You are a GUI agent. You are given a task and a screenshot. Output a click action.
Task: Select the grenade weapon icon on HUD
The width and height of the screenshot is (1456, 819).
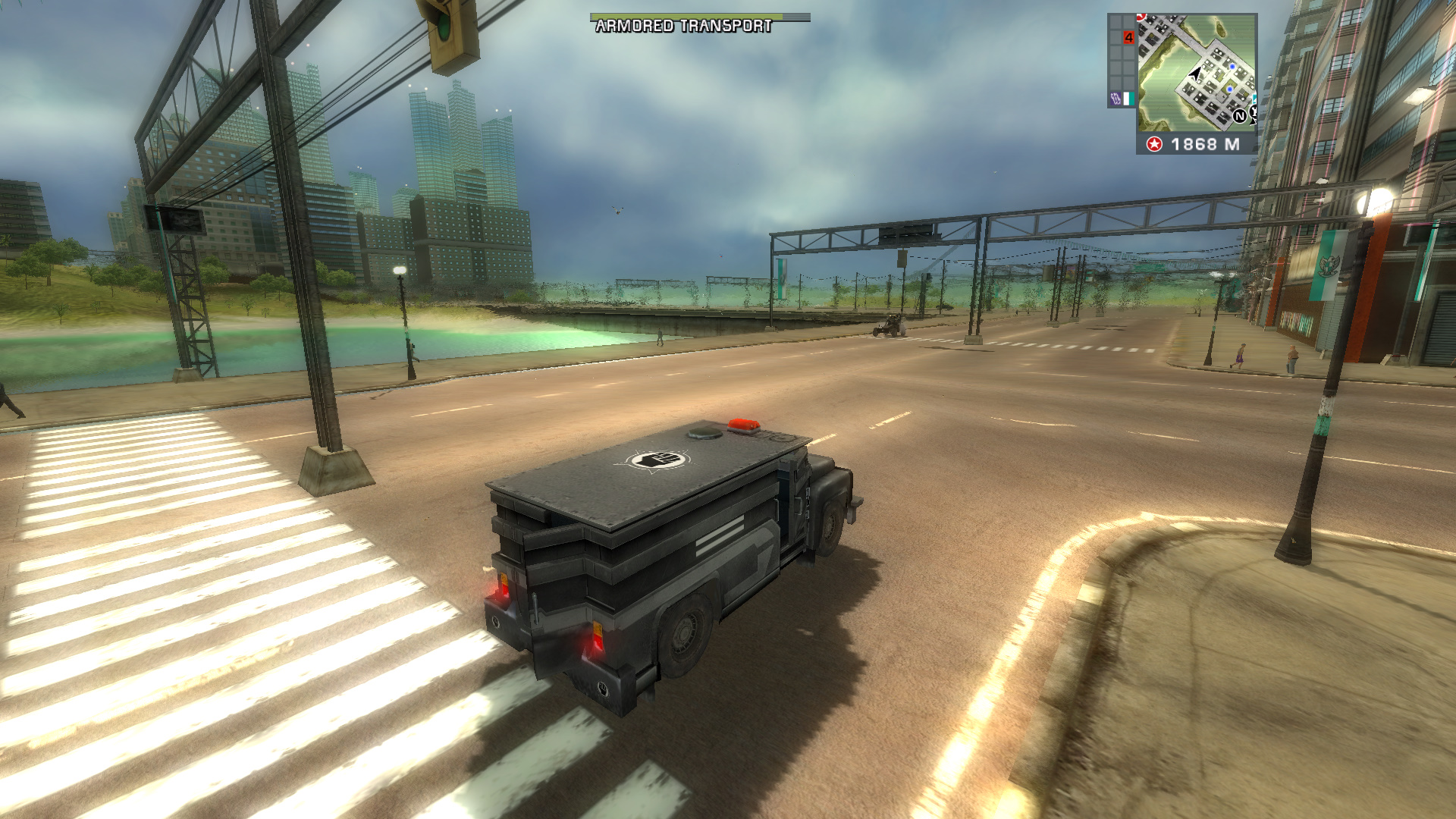(1116, 98)
